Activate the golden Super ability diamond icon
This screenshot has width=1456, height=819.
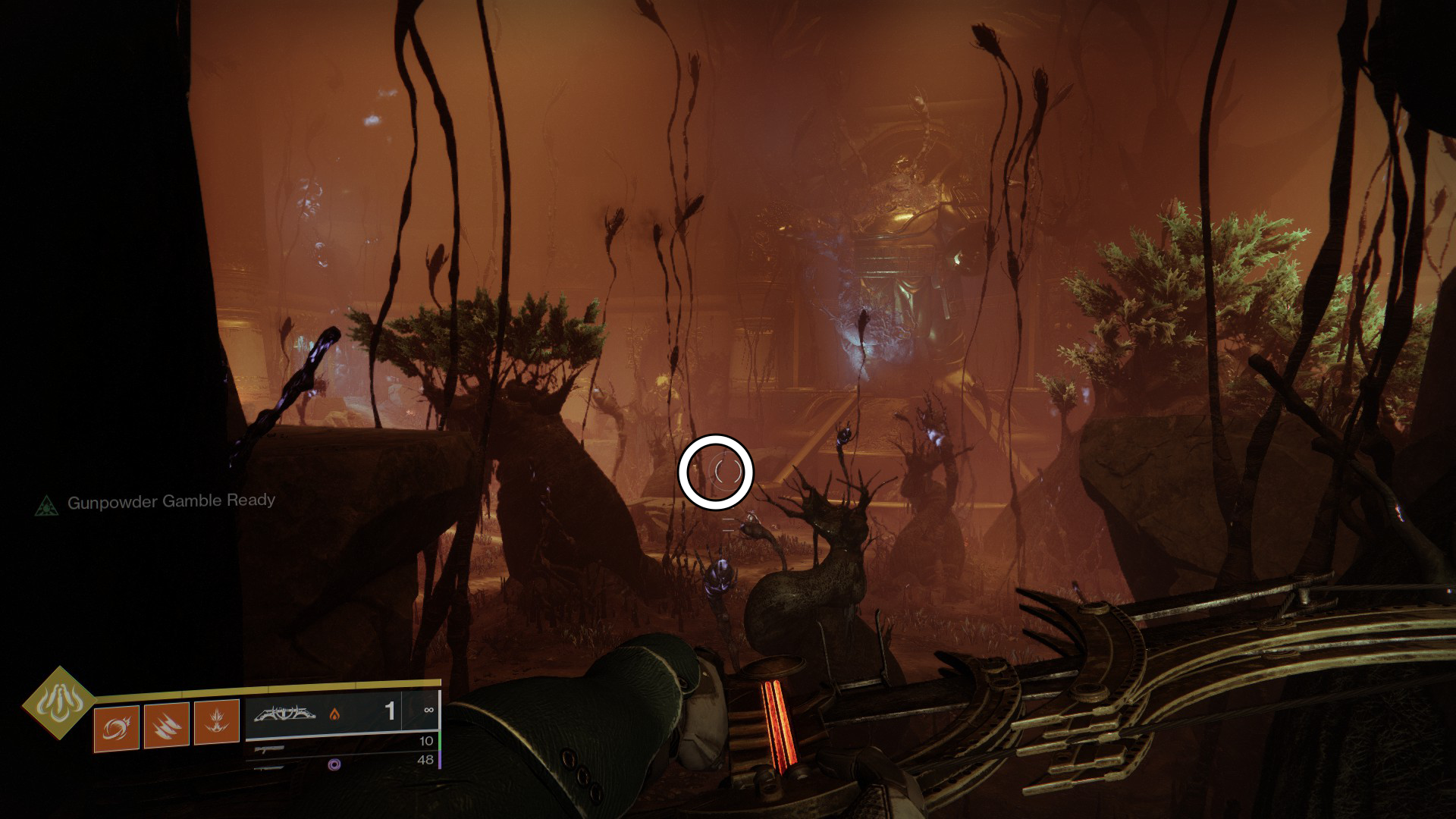58,703
